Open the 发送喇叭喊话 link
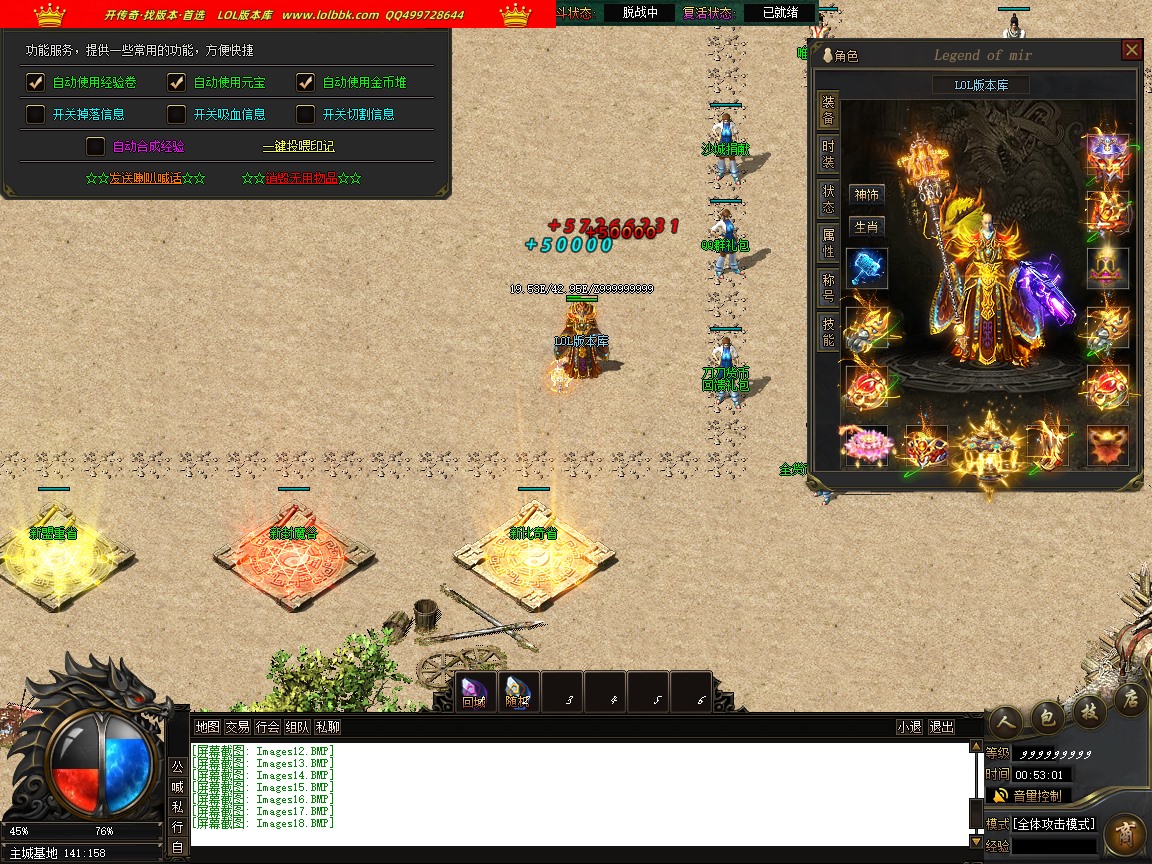 pos(145,178)
